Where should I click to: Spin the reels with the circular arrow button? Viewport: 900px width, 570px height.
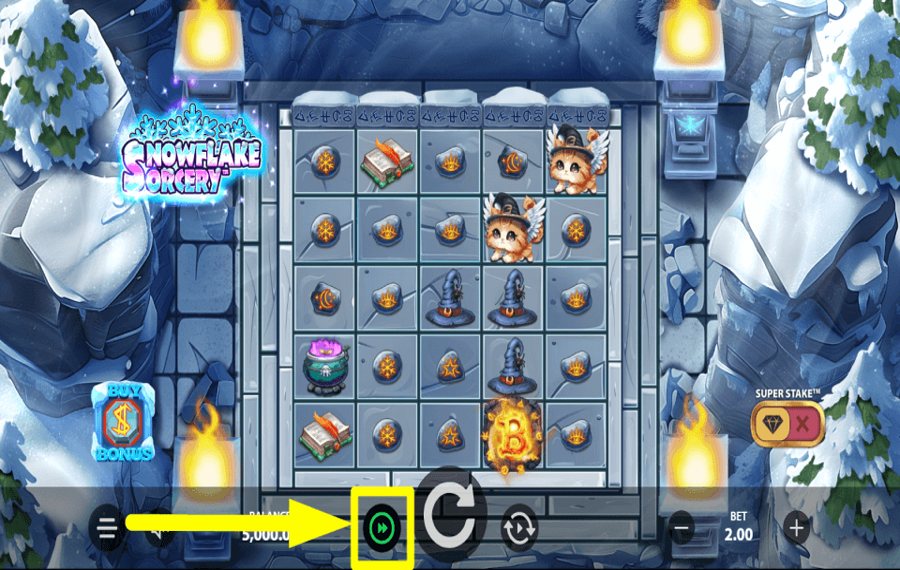450,518
